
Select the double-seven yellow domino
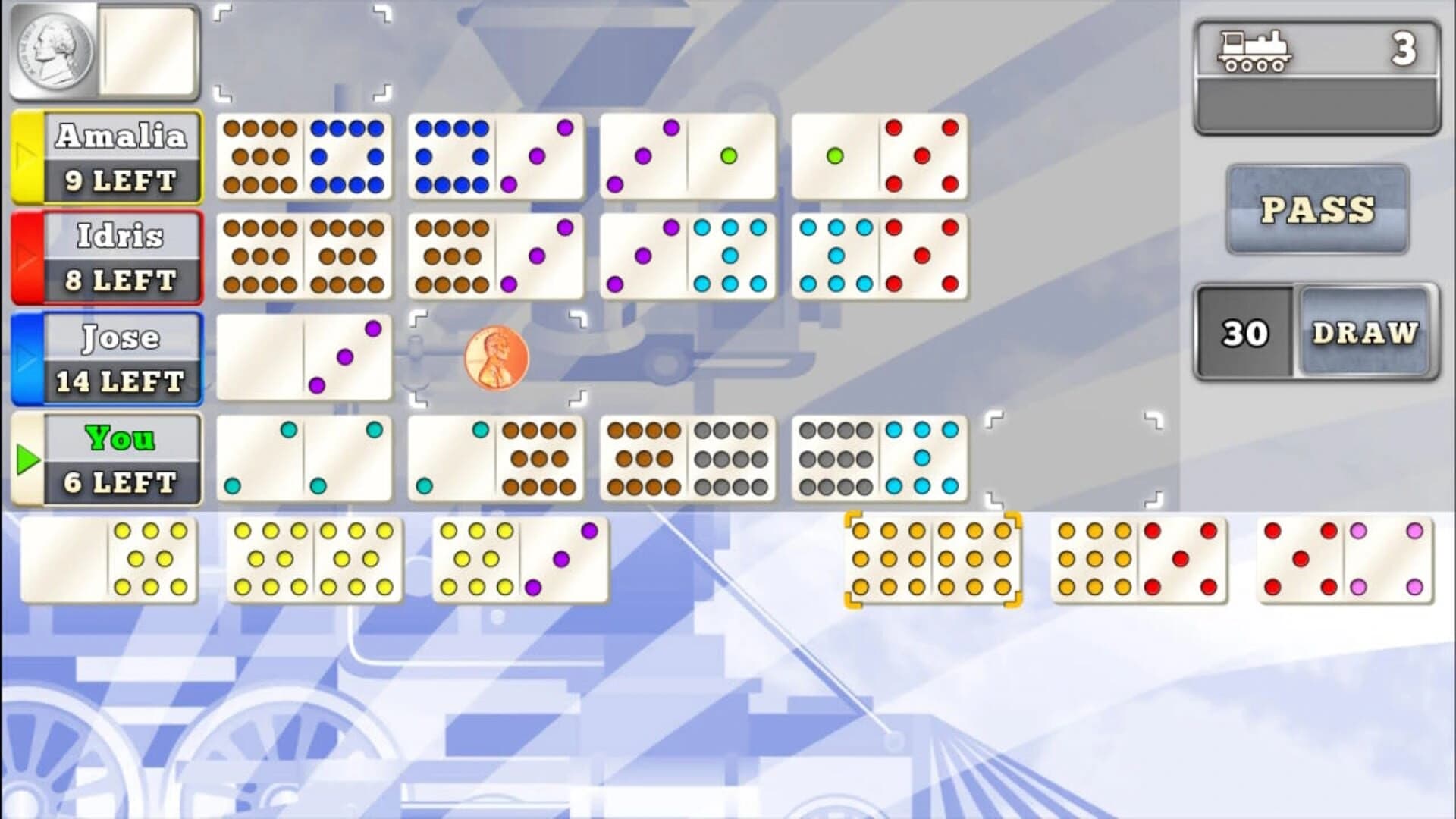tap(312, 559)
